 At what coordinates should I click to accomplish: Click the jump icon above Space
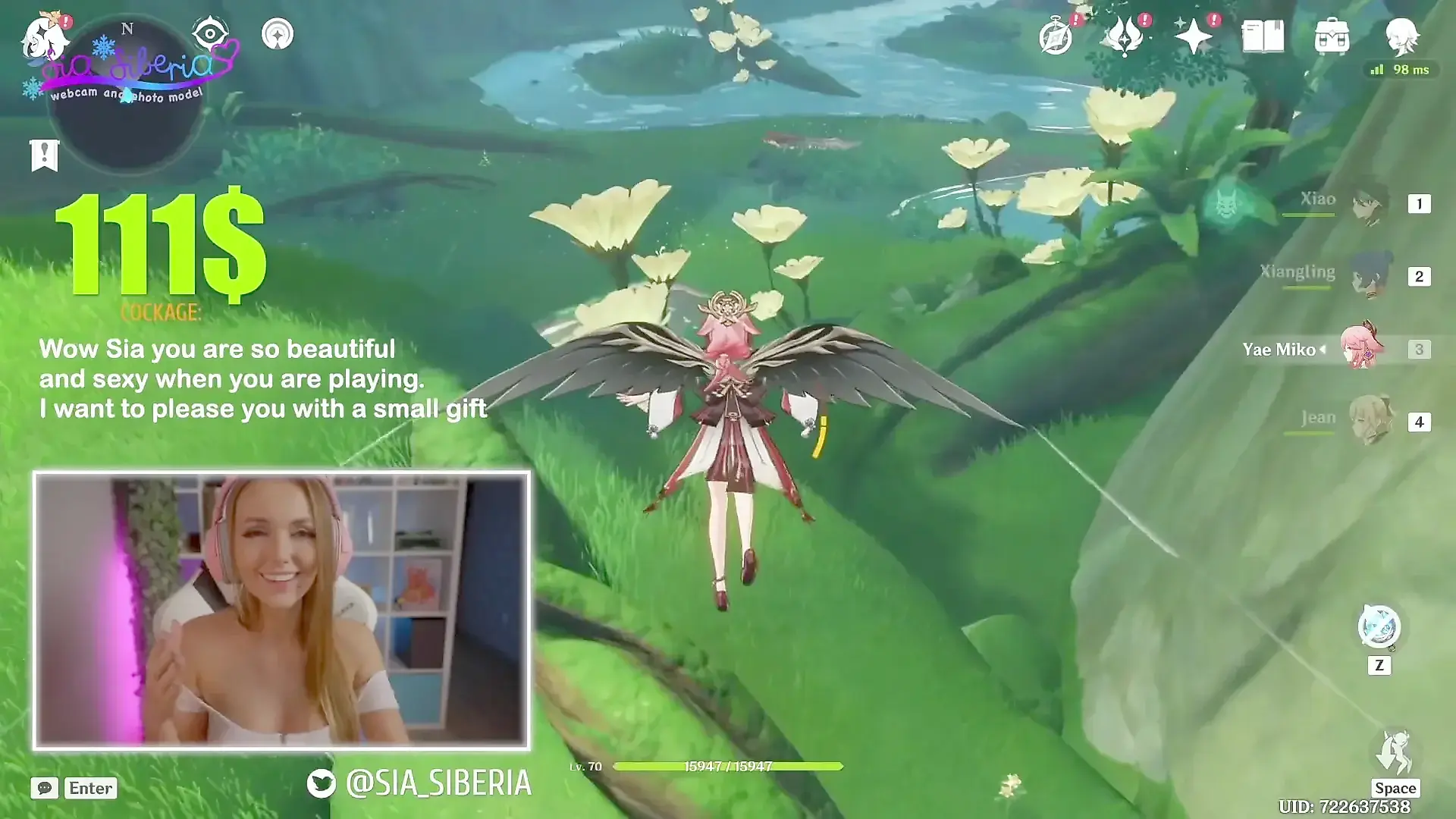click(1394, 753)
